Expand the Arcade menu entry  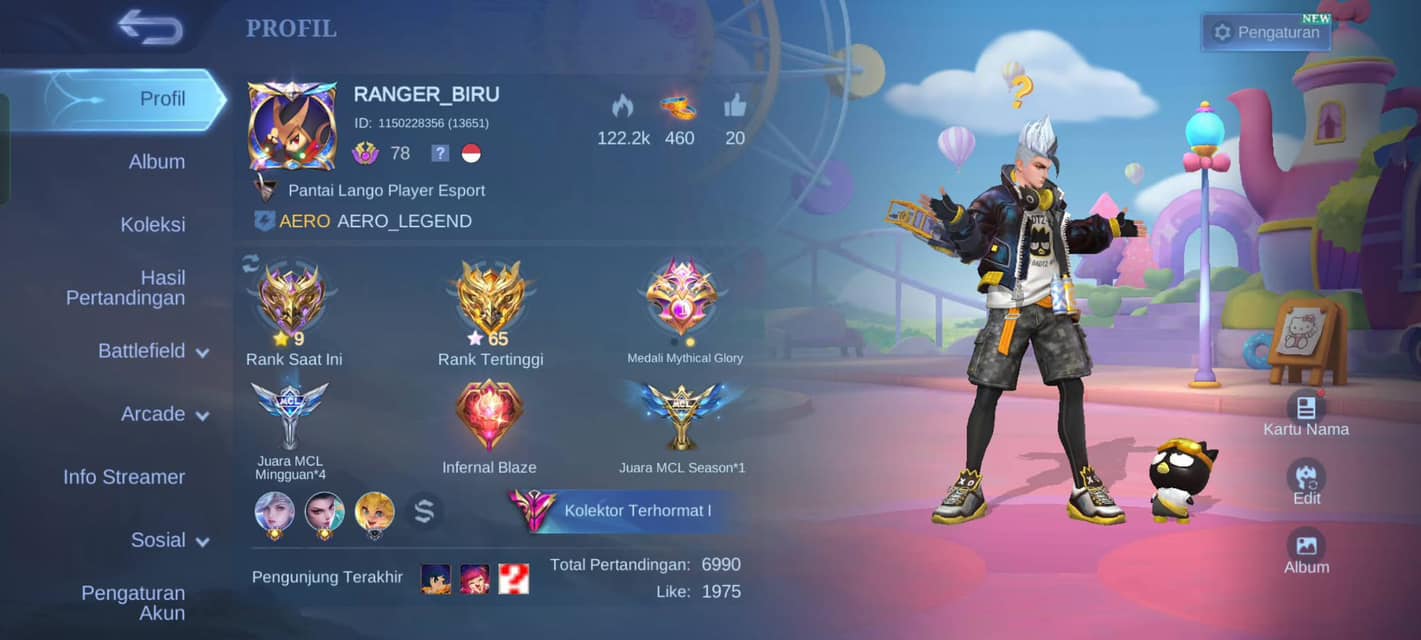click(x=164, y=414)
